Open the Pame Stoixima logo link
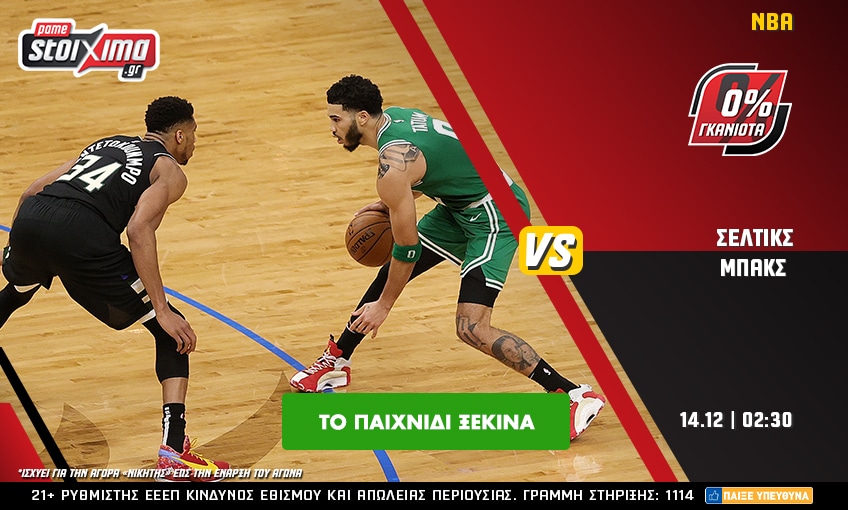The height and width of the screenshot is (510, 848). [x=89, y=49]
